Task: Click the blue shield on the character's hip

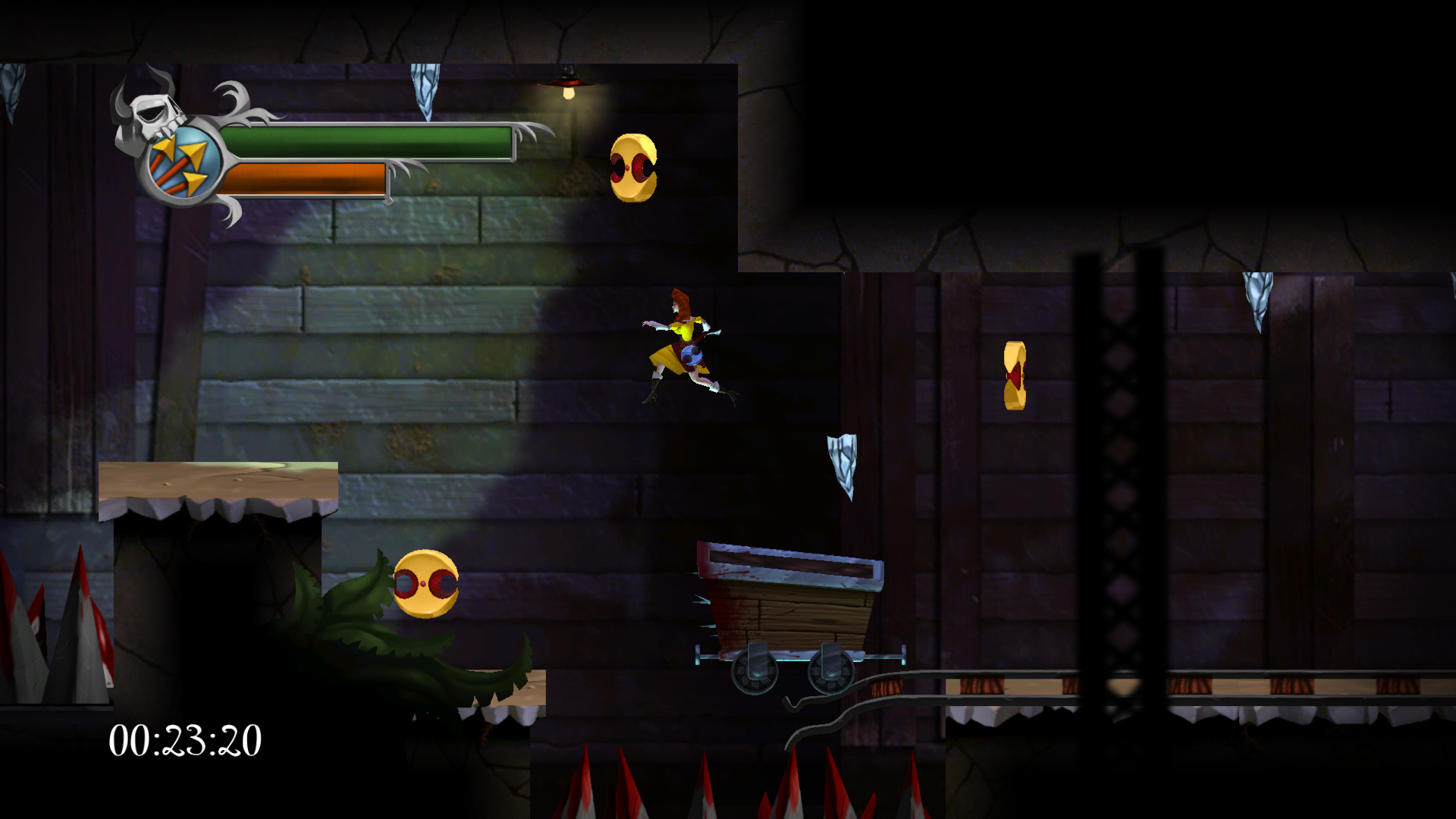Action: [692, 356]
